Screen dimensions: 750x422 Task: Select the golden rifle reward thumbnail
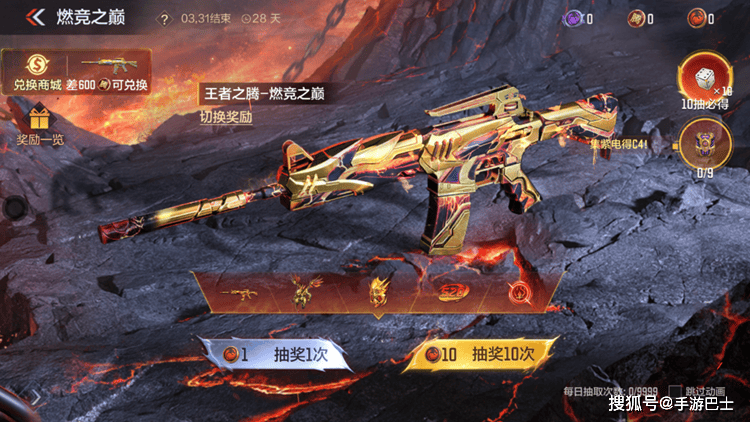point(241,293)
